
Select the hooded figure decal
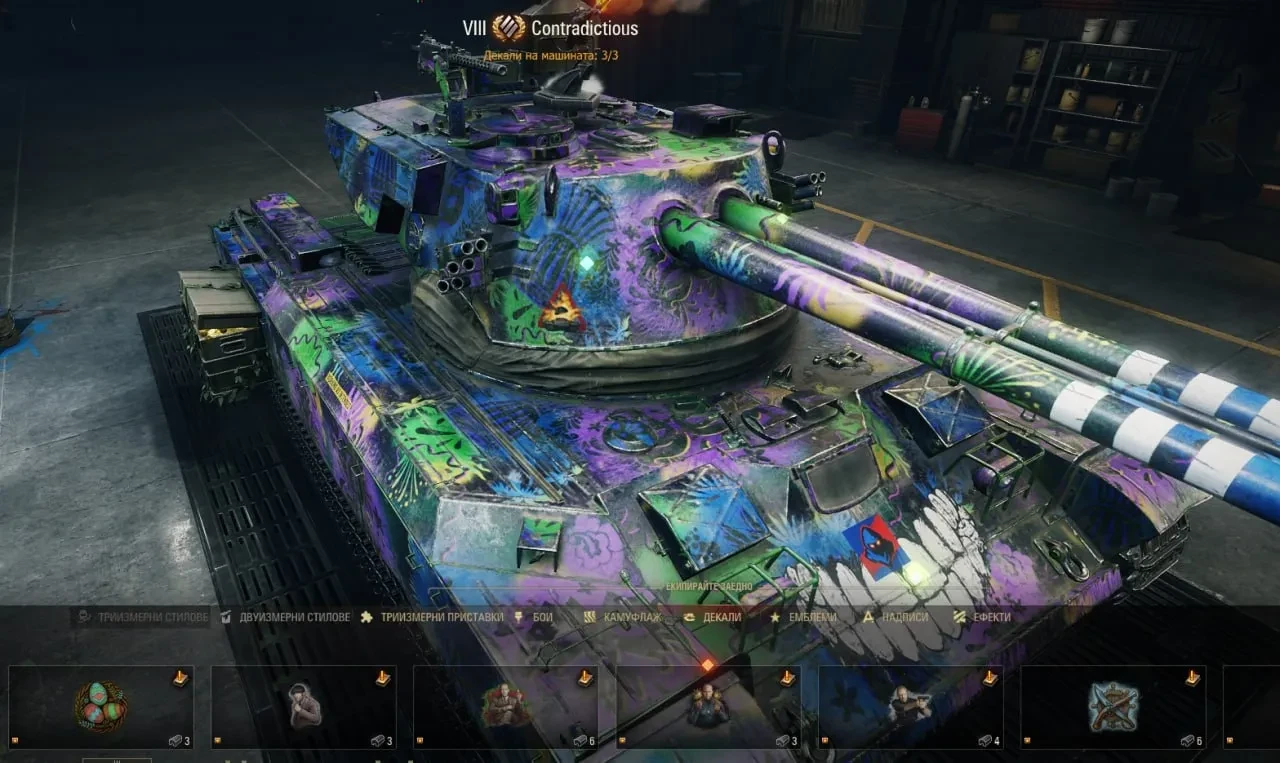click(x=304, y=707)
